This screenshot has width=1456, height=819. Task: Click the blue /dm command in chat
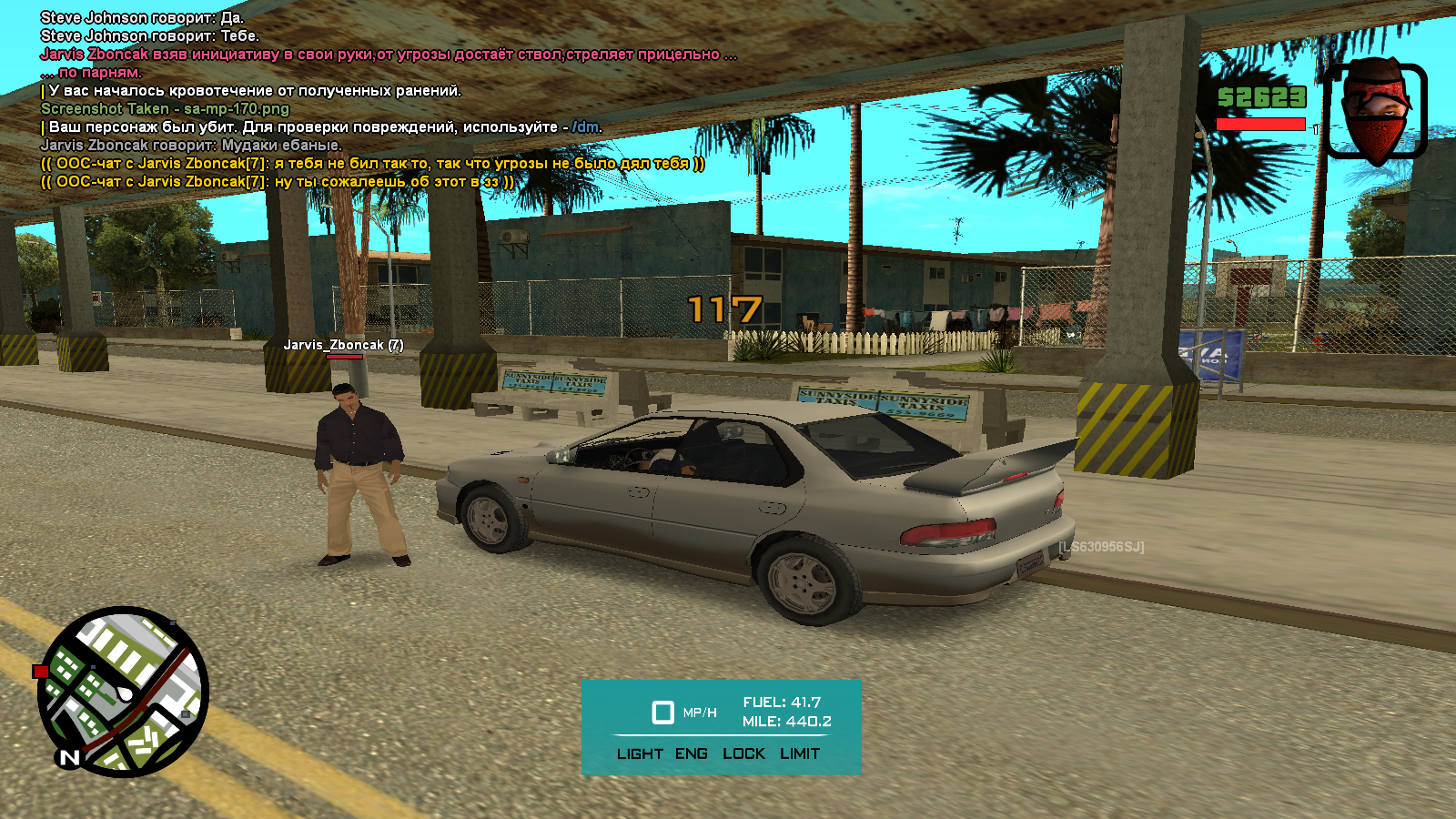point(585,127)
